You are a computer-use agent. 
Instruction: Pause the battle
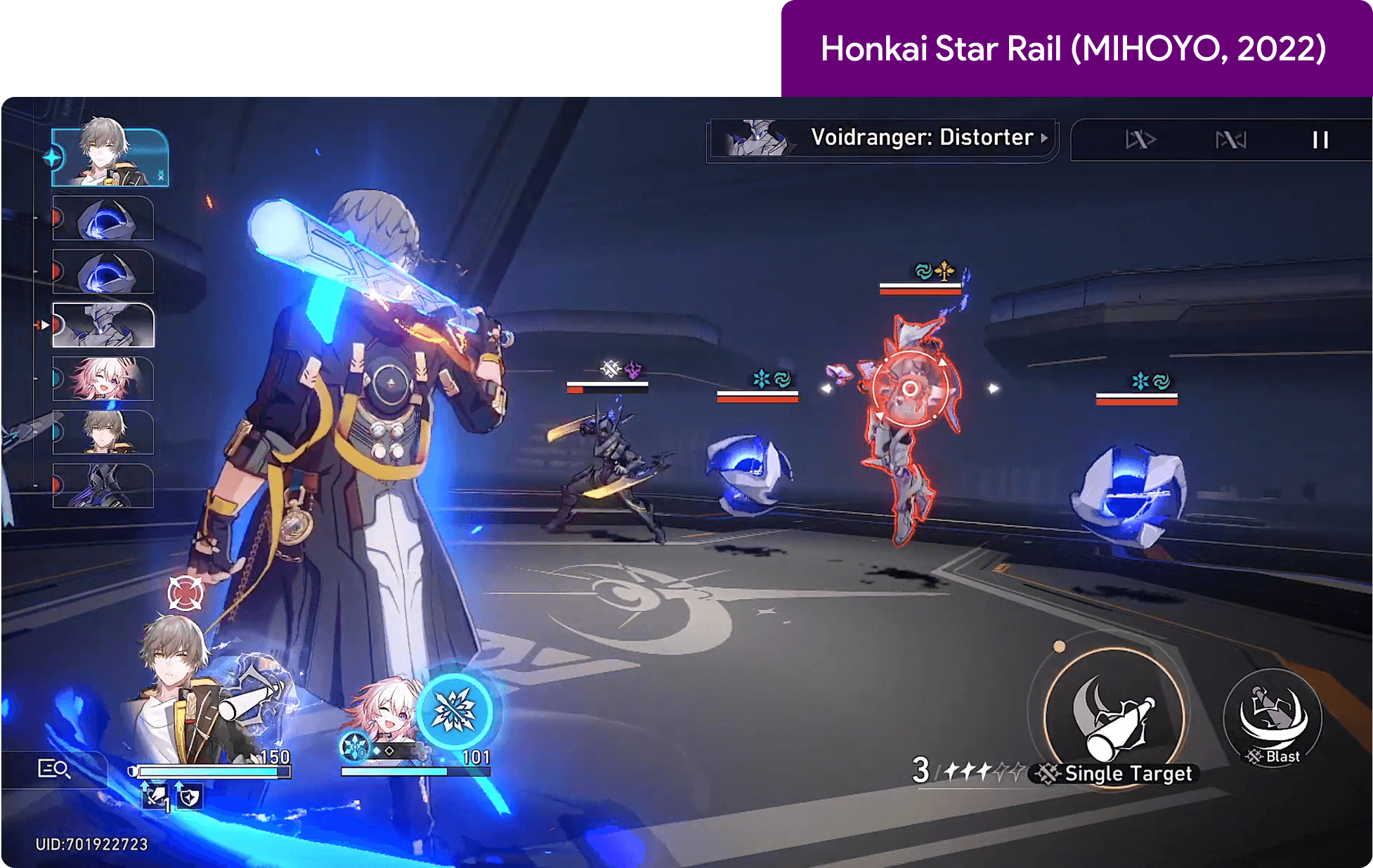tap(1320, 140)
